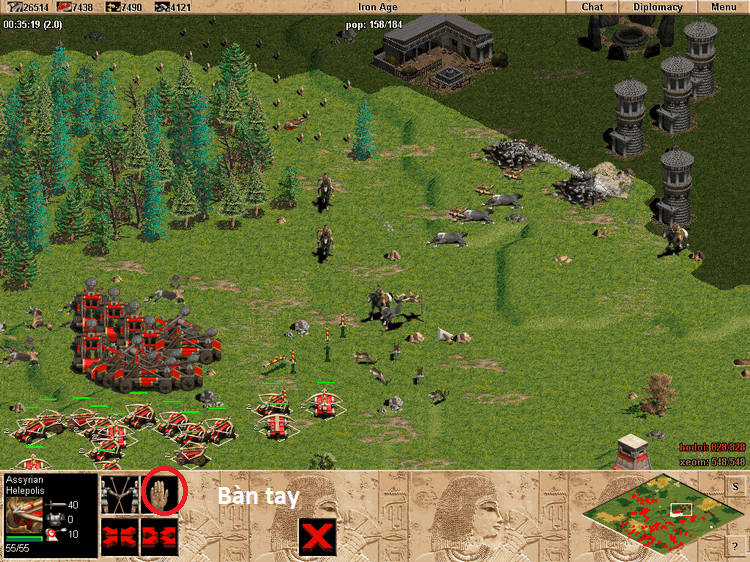Image resolution: width=750 pixels, height=562 pixels.
Task: Open the Diplomacy screen
Action: [x=658, y=7]
